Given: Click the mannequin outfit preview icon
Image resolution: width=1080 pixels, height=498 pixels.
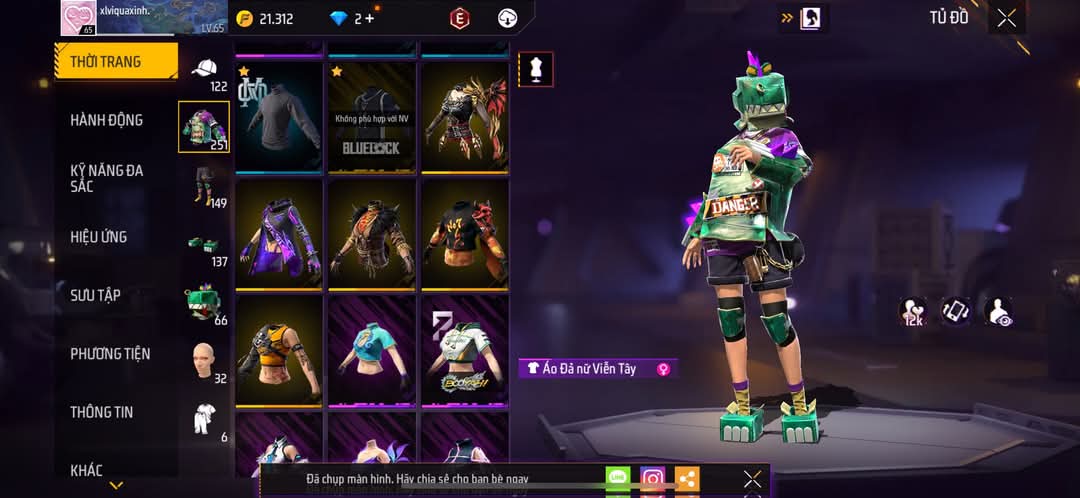Looking at the screenshot, I should 536,69.
